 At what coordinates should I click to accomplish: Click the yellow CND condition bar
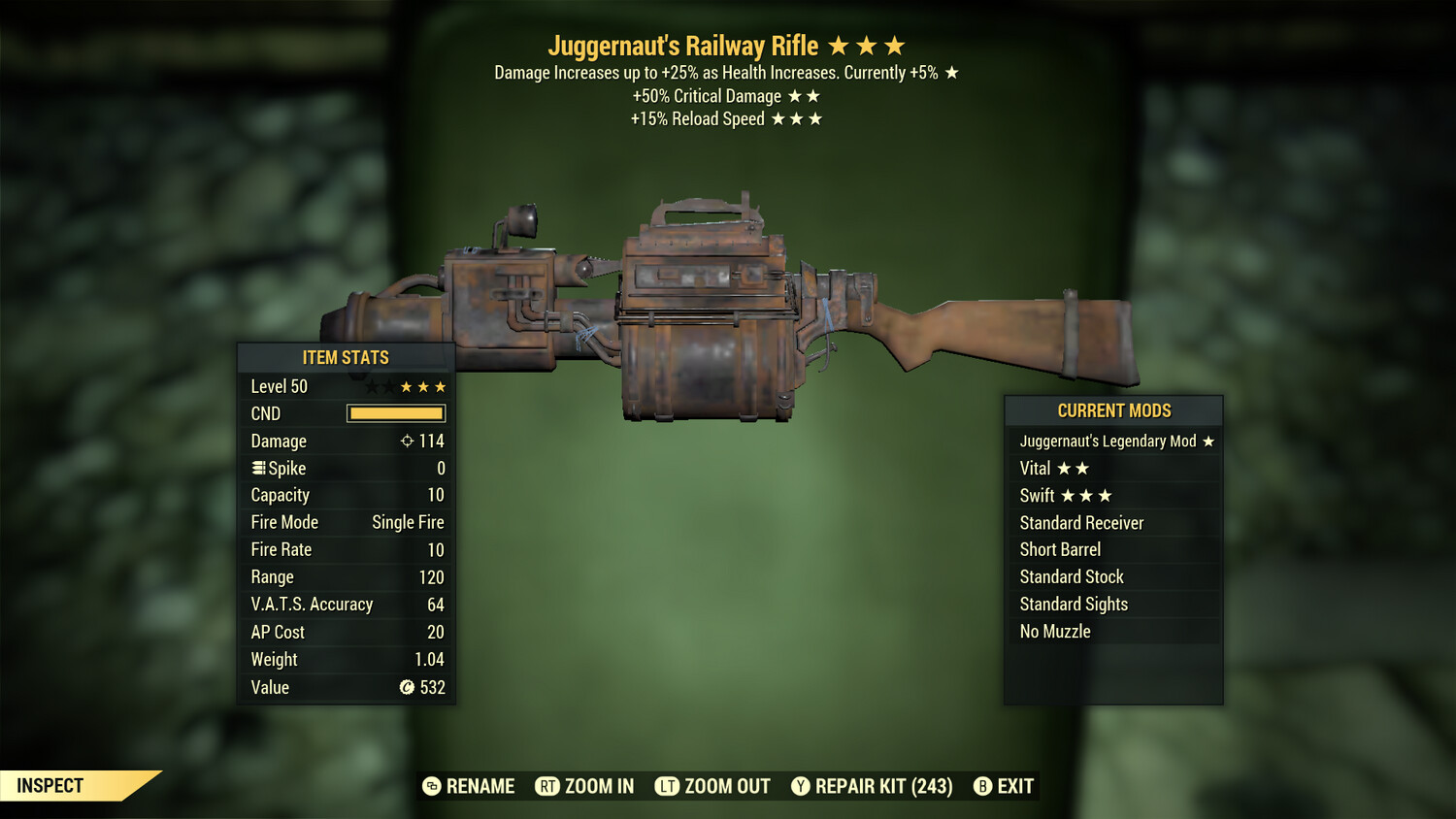point(393,413)
